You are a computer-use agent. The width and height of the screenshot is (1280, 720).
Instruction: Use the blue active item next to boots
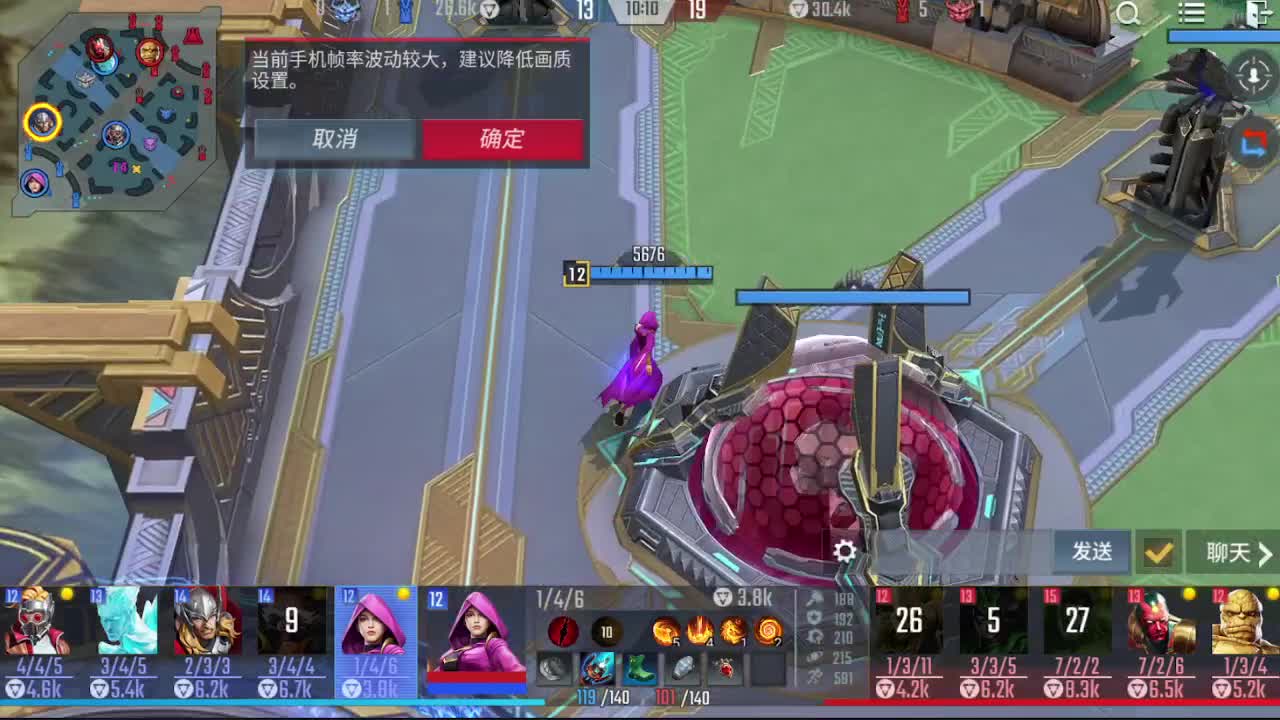[x=596, y=668]
